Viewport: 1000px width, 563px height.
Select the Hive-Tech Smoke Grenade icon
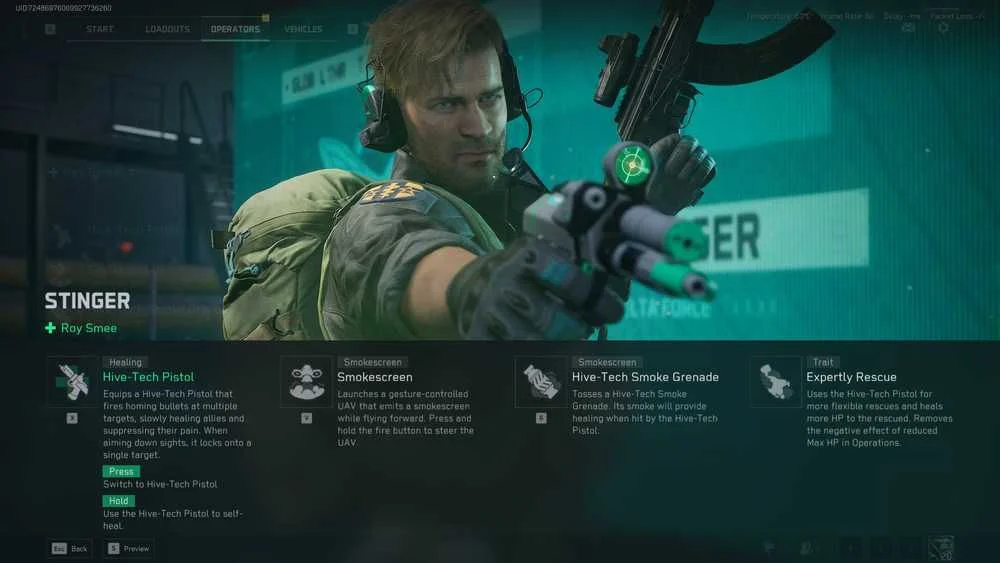coord(541,381)
